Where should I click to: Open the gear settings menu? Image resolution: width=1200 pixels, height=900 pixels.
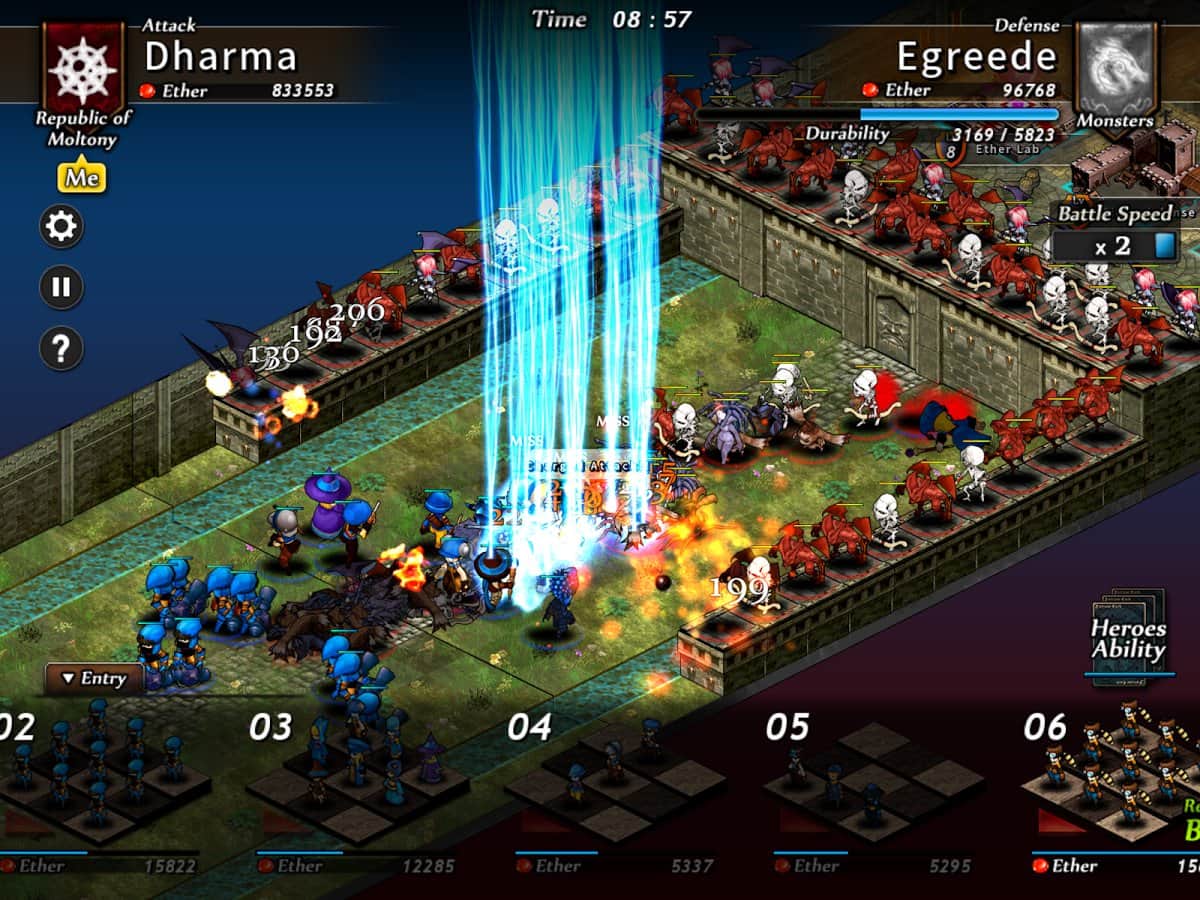(61, 227)
